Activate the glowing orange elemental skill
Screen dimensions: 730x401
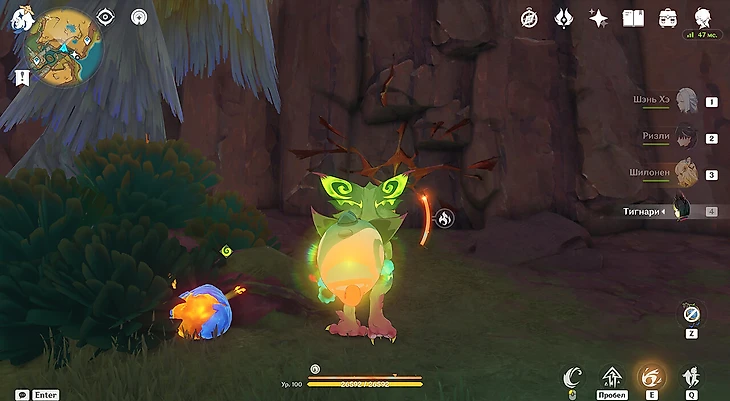pyautogui.click(x=652, y=376)
